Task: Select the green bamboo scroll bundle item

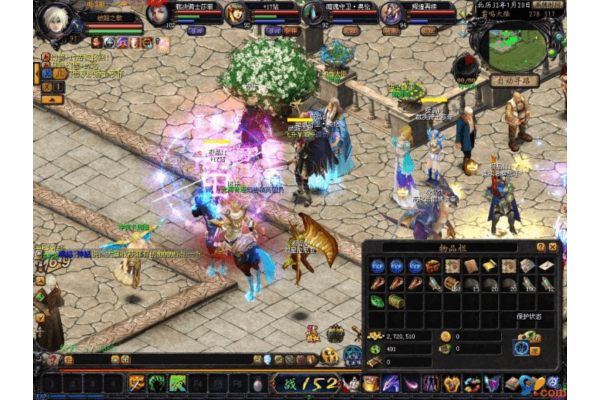Action: point(396,301)
